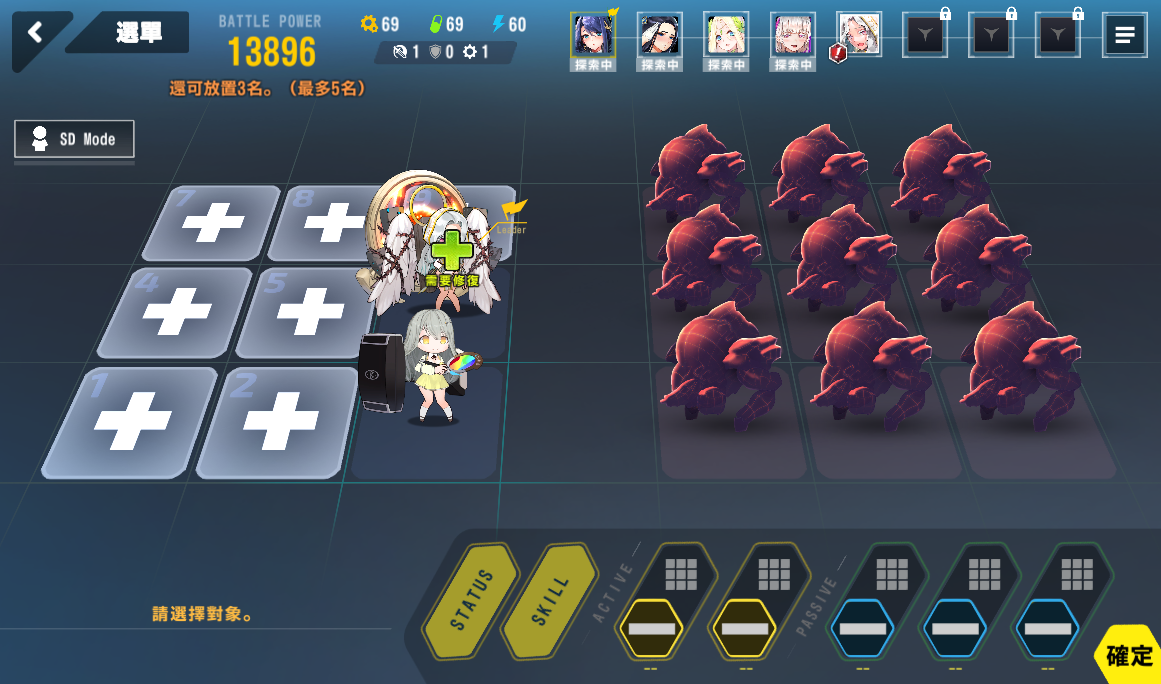Select the purple-haired leader portrait
This screenshot has height=684, width=1161.
tap(592, 35)
